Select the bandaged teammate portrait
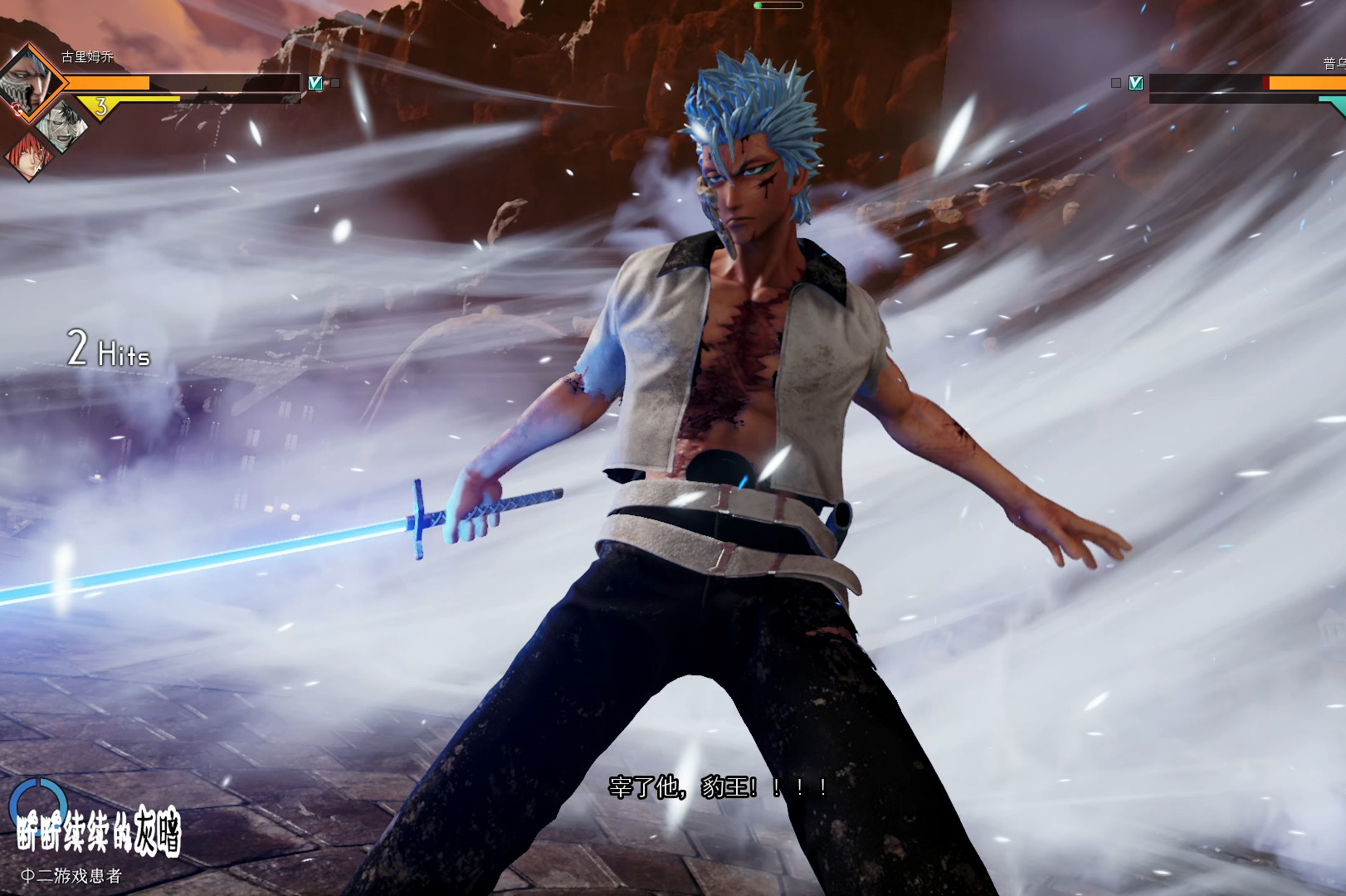Viewport: 1346px width, 896px height. pos(61,125)
